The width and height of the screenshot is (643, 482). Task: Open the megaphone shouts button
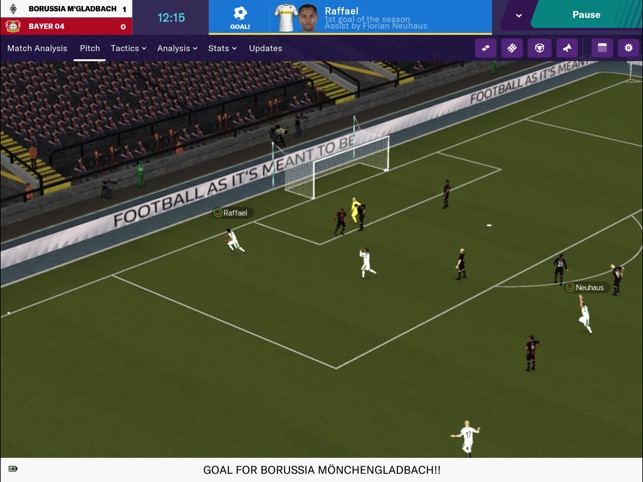point(567,48)
